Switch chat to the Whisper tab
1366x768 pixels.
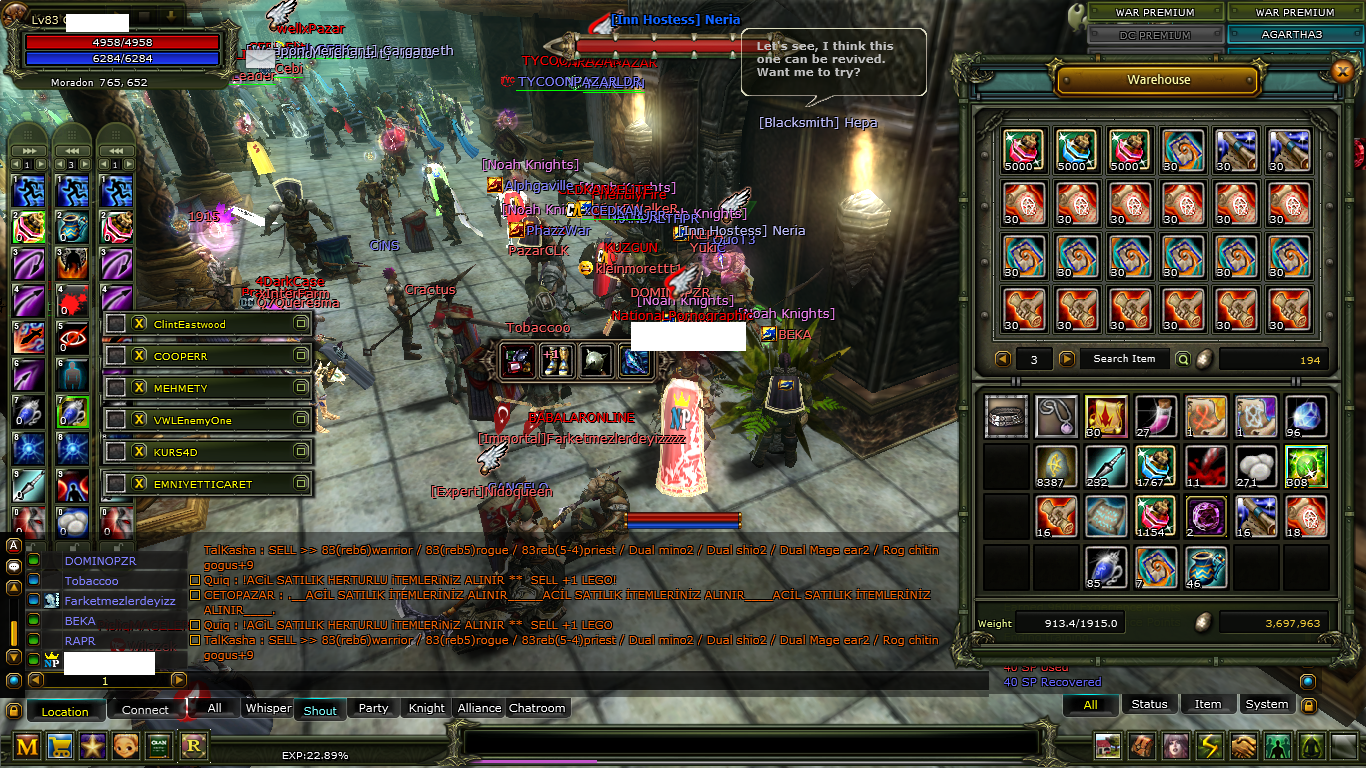click(x=268, y=708)
